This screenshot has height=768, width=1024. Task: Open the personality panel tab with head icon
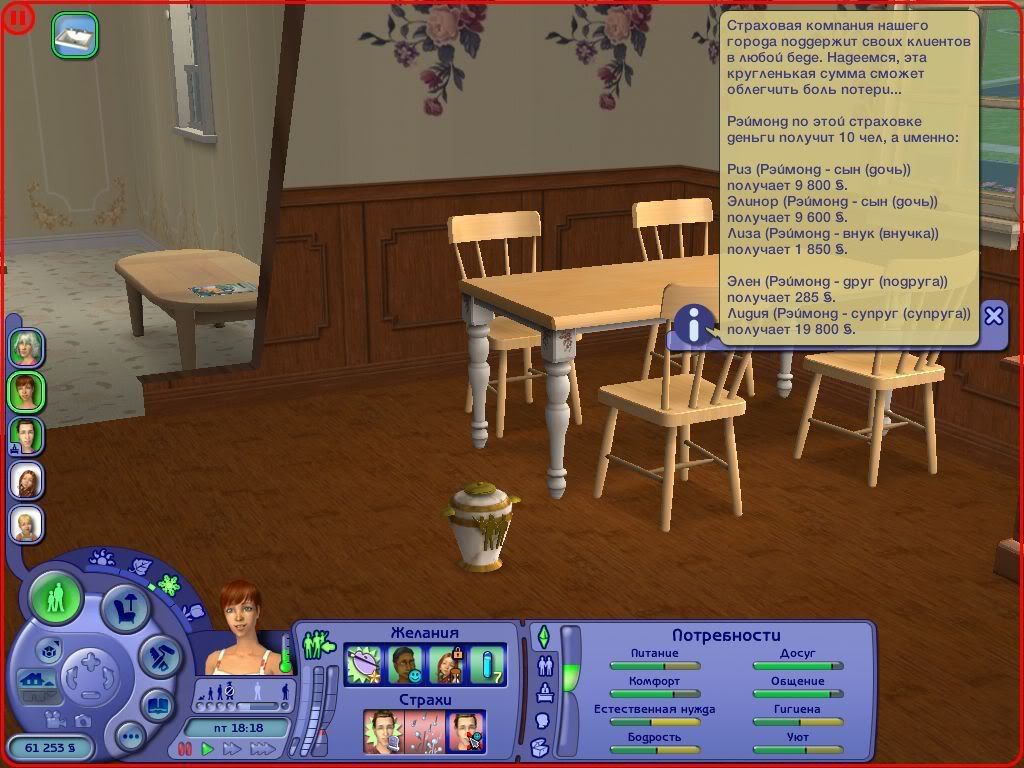(543, 720)
